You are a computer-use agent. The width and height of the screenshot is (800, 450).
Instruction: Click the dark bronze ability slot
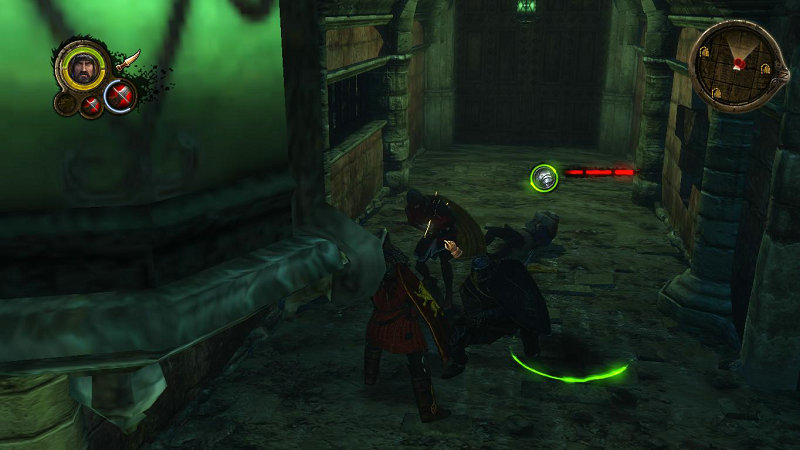click(x=66, y=101)
